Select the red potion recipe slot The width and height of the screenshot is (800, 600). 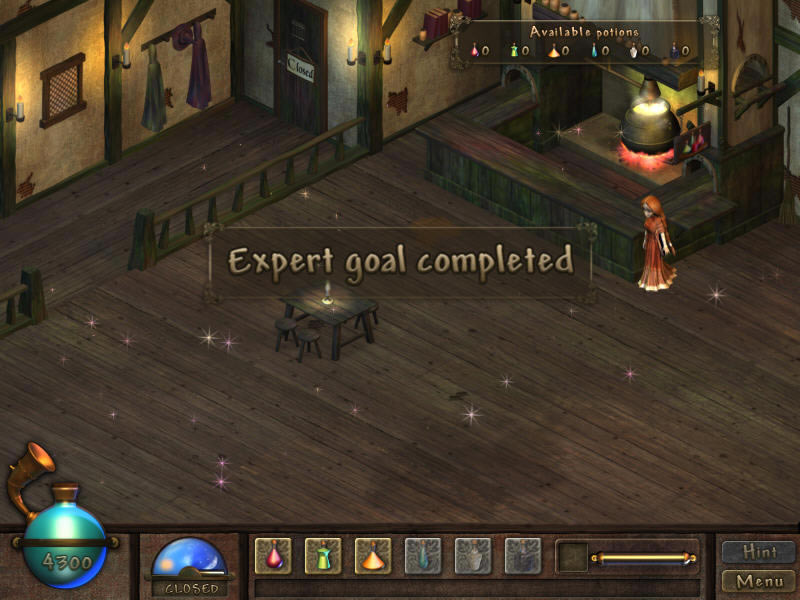tap(273, 556)
